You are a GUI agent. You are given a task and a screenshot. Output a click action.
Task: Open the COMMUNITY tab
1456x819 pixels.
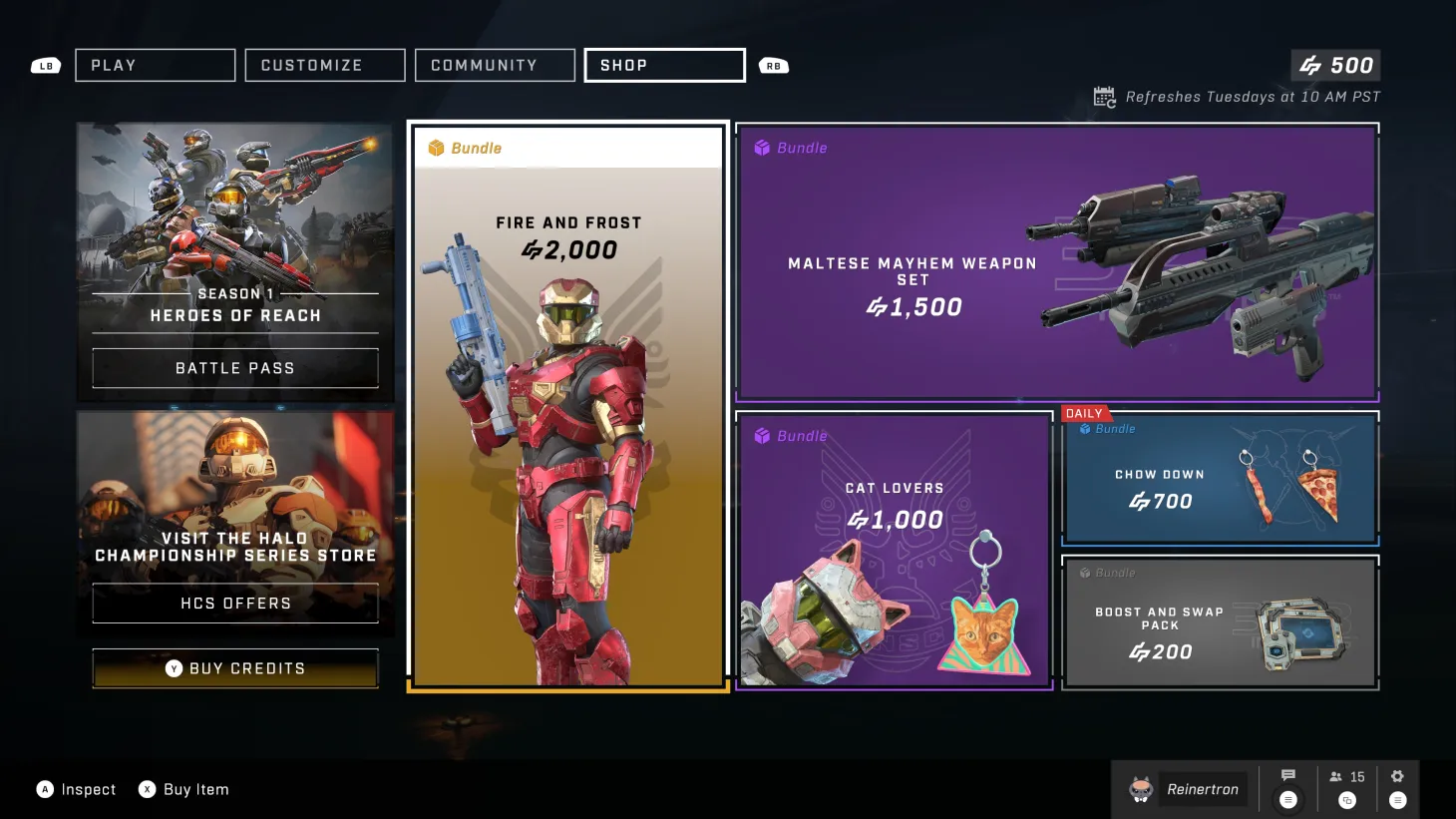[x=495, y=65]
